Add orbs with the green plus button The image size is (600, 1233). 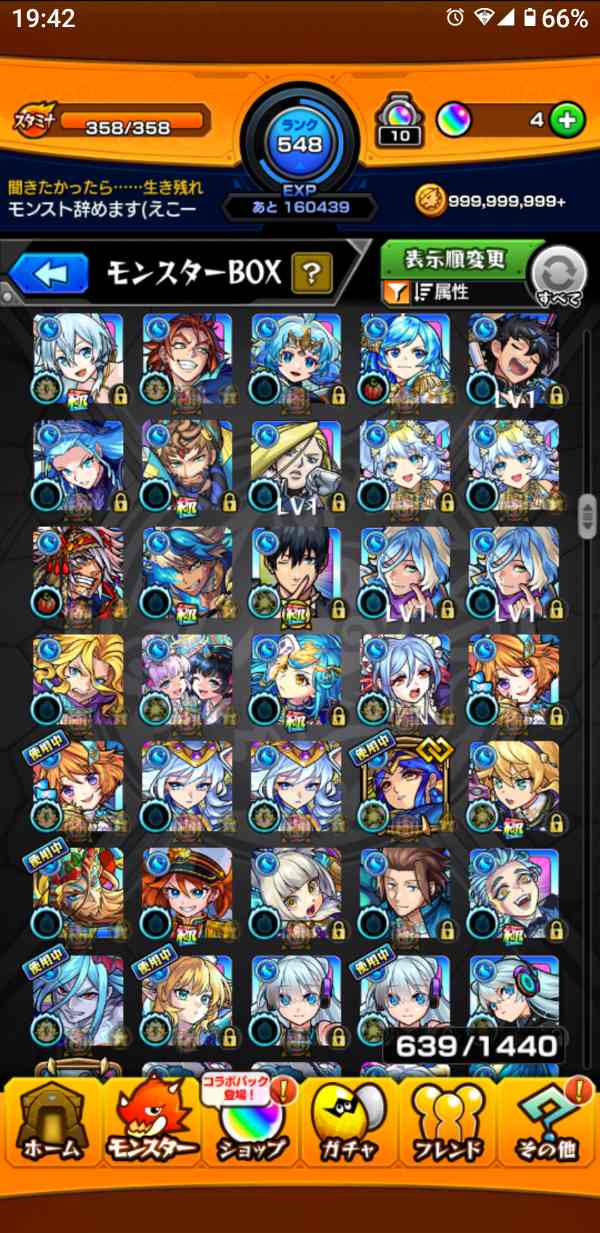pos(567,122)
